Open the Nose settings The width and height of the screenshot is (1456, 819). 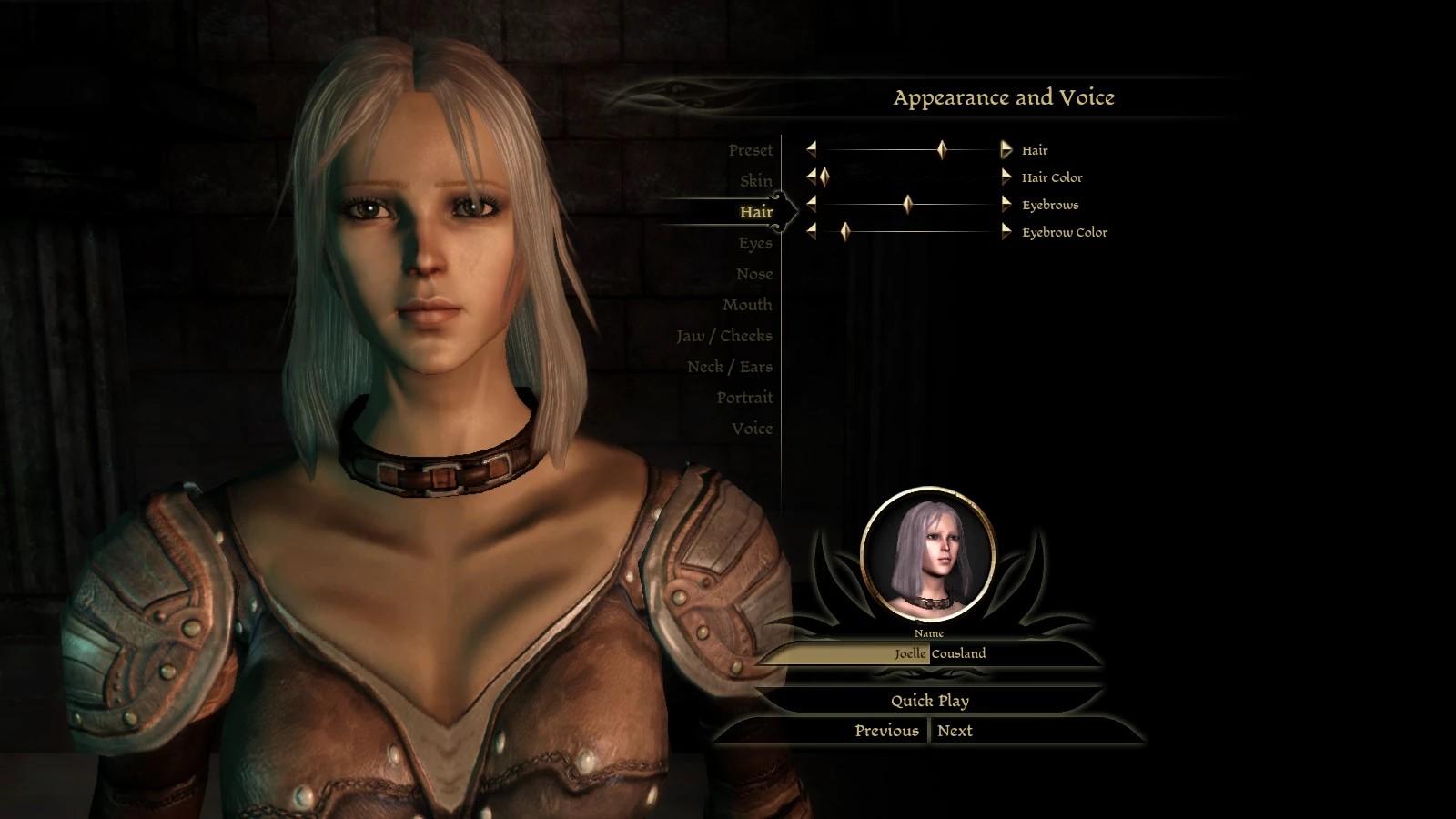753,274
